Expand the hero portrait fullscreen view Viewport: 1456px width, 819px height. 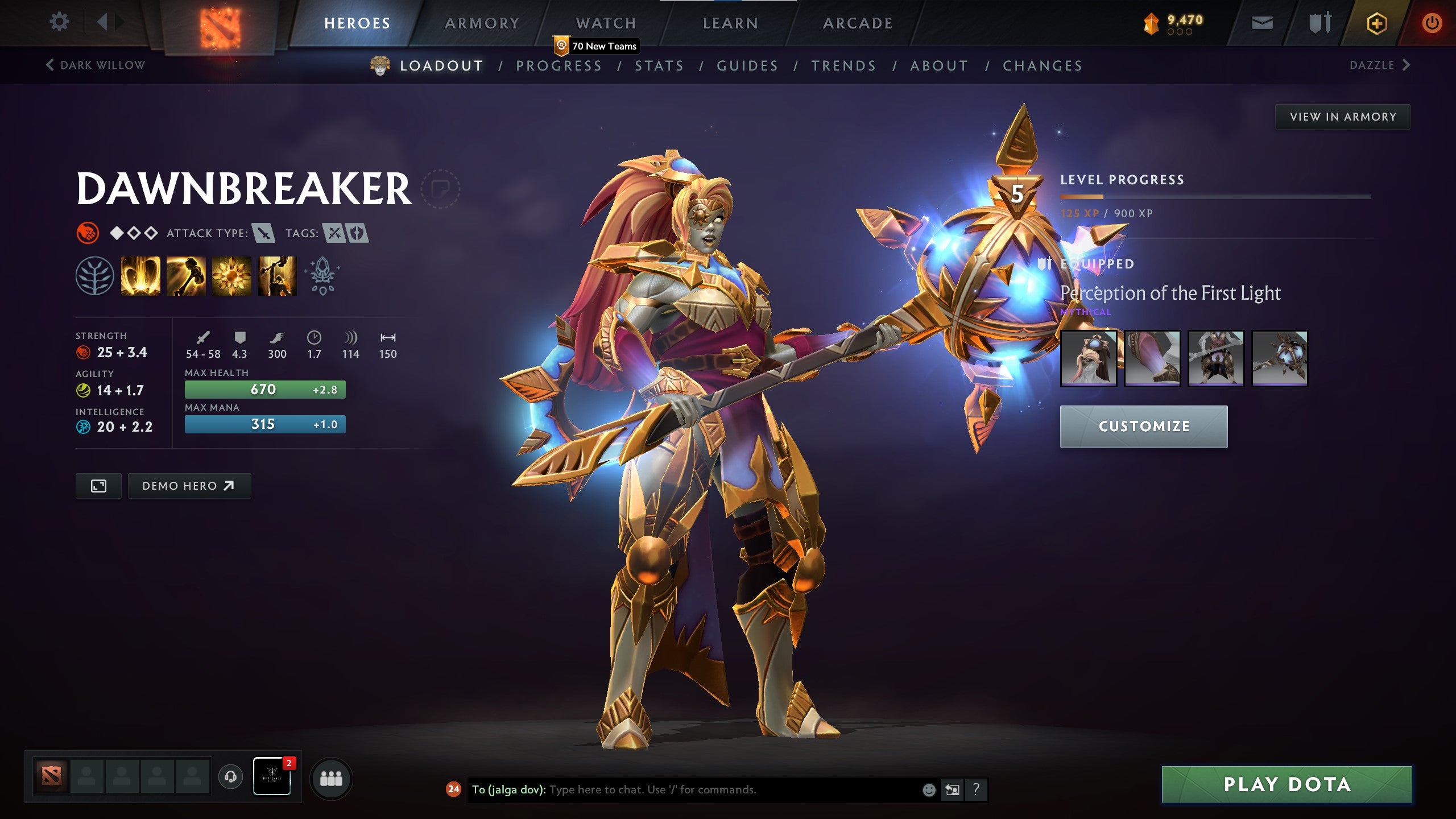pos(99,486)
